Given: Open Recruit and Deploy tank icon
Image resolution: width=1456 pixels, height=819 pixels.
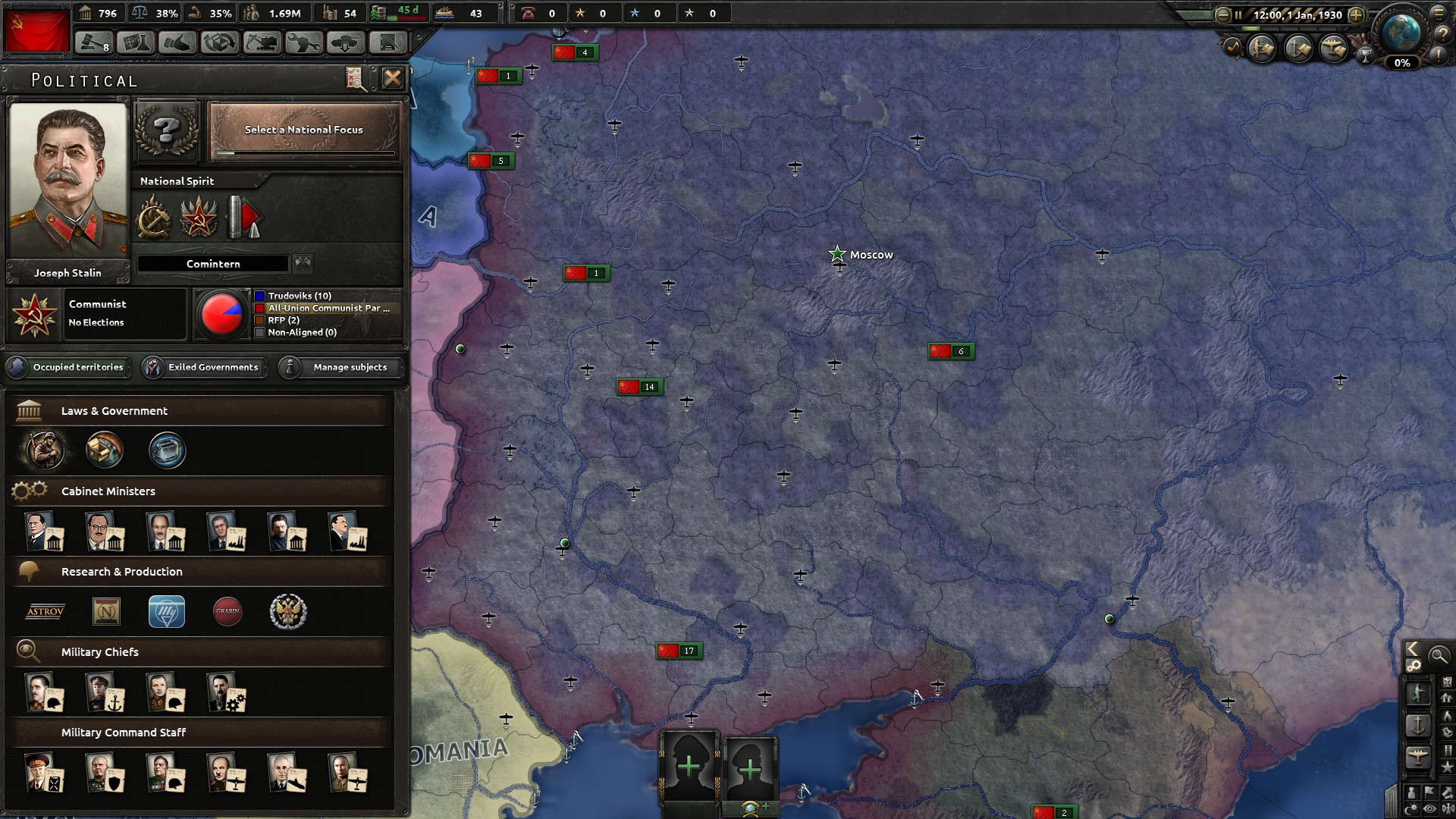Looking at the screenshot, I should [x=345, y=43].
